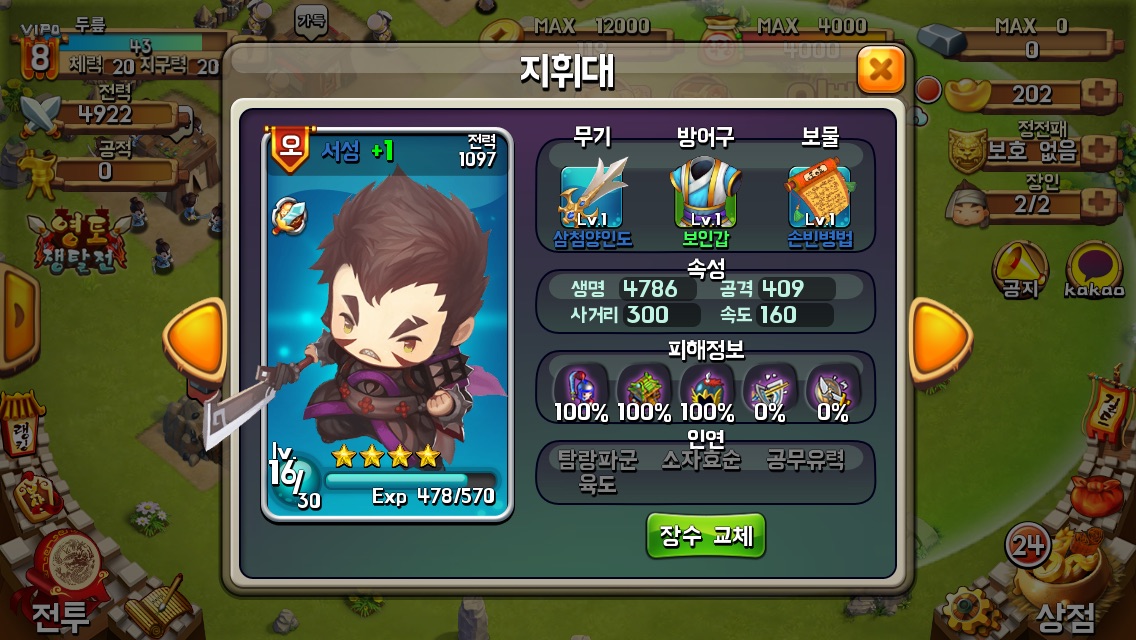Viewport: 1136px width, 640px height.
Task: Open the 공지 notice megaphone
Action: [1019, 270]
